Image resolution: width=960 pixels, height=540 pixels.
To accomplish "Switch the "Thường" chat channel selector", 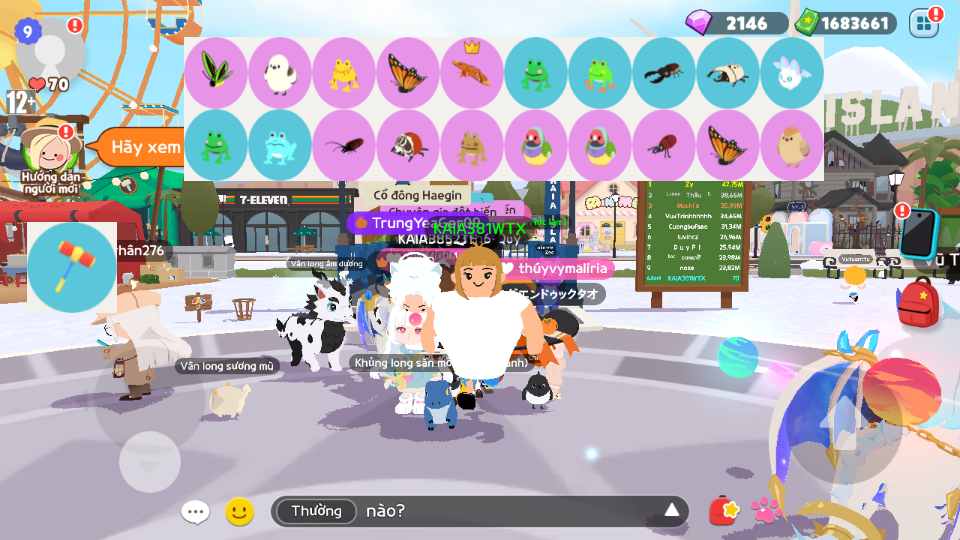I will click(316, 512).
